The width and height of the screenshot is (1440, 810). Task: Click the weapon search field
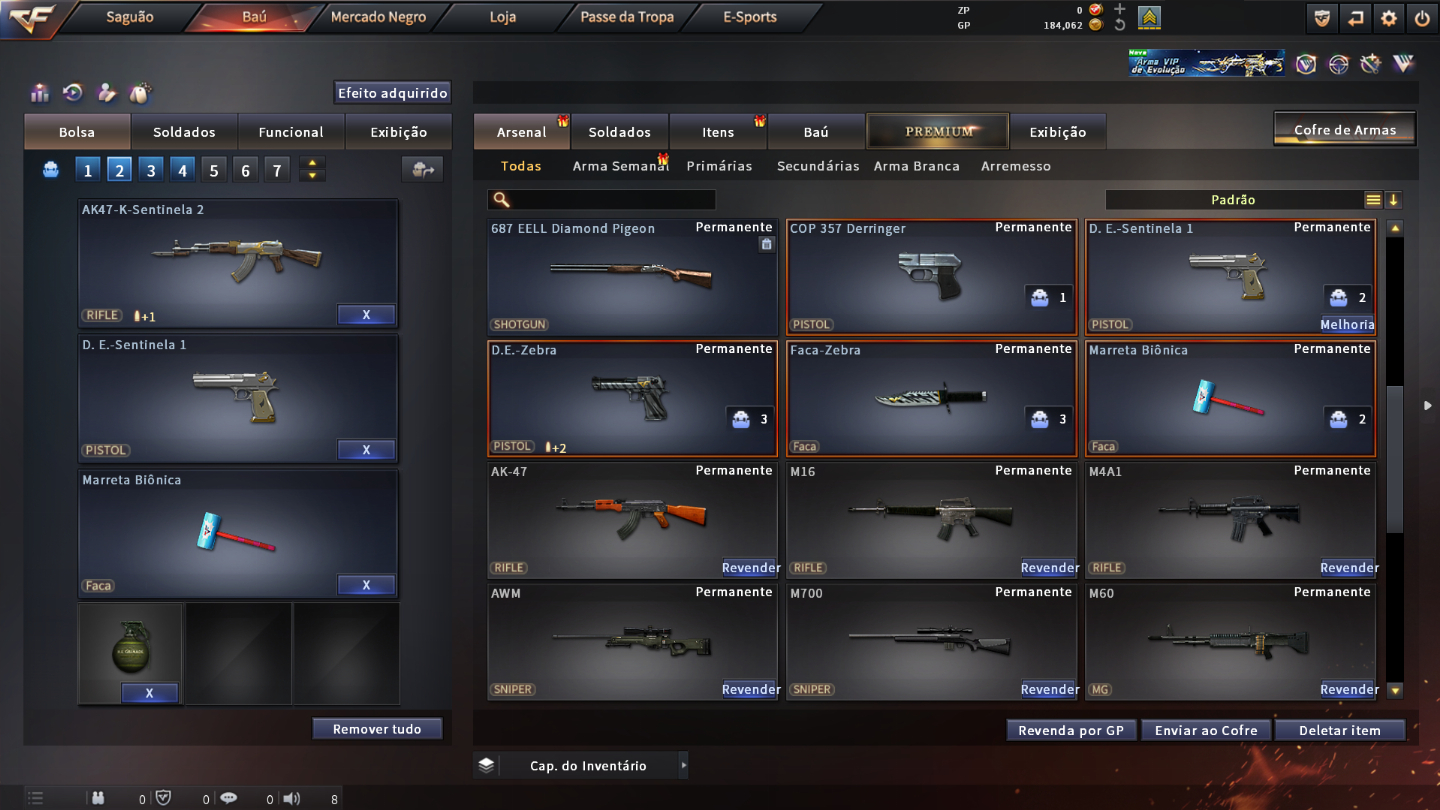coord(610,200)
